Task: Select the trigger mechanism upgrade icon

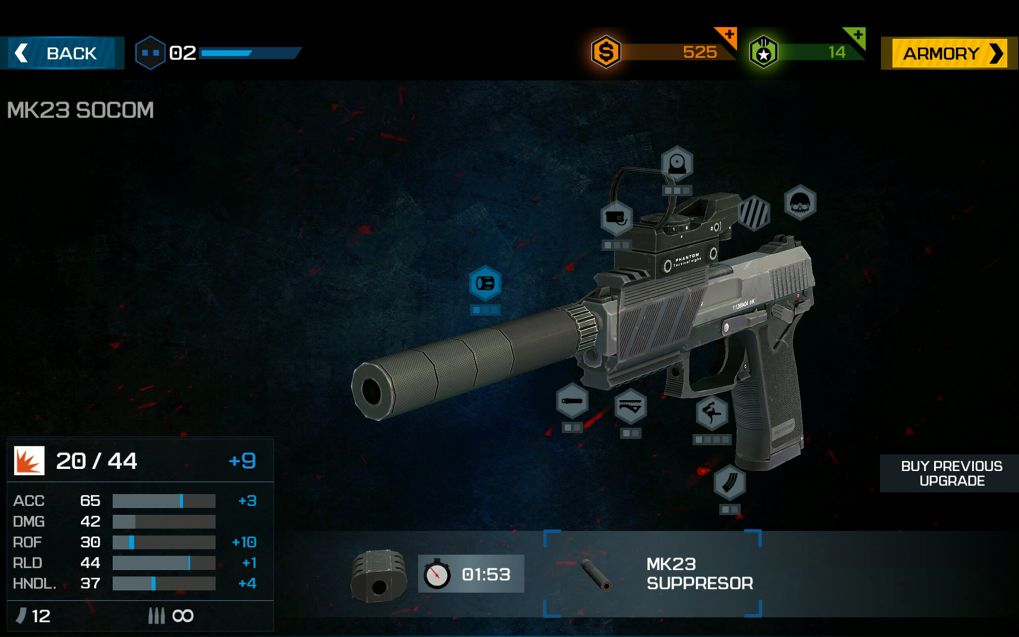Action: coord(630,407)
